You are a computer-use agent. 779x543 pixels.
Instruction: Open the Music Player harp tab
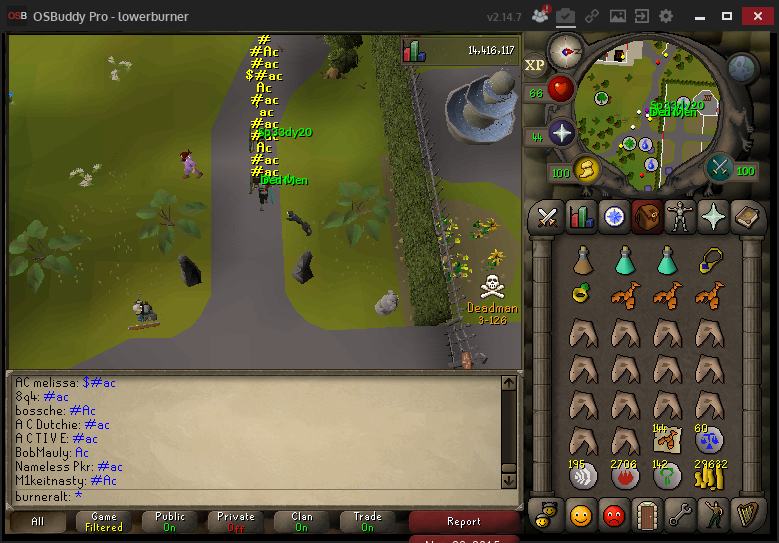pyautogui.click(x=746, y=515)
